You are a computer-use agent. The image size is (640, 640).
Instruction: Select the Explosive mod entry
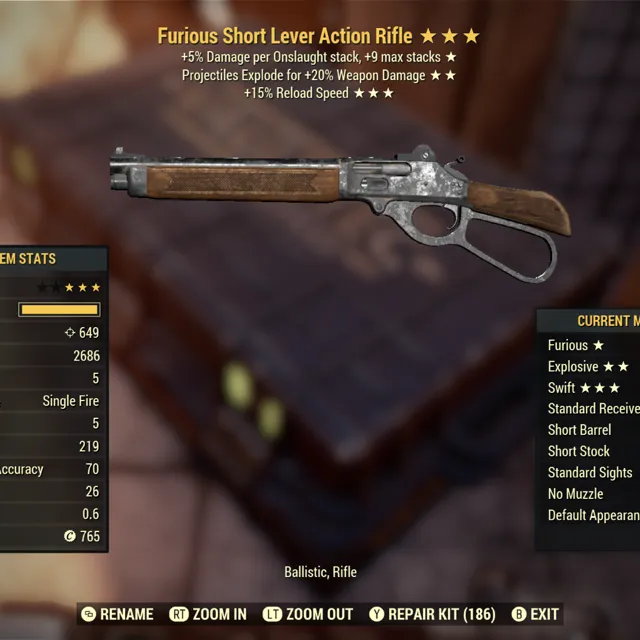coord(587,366)
